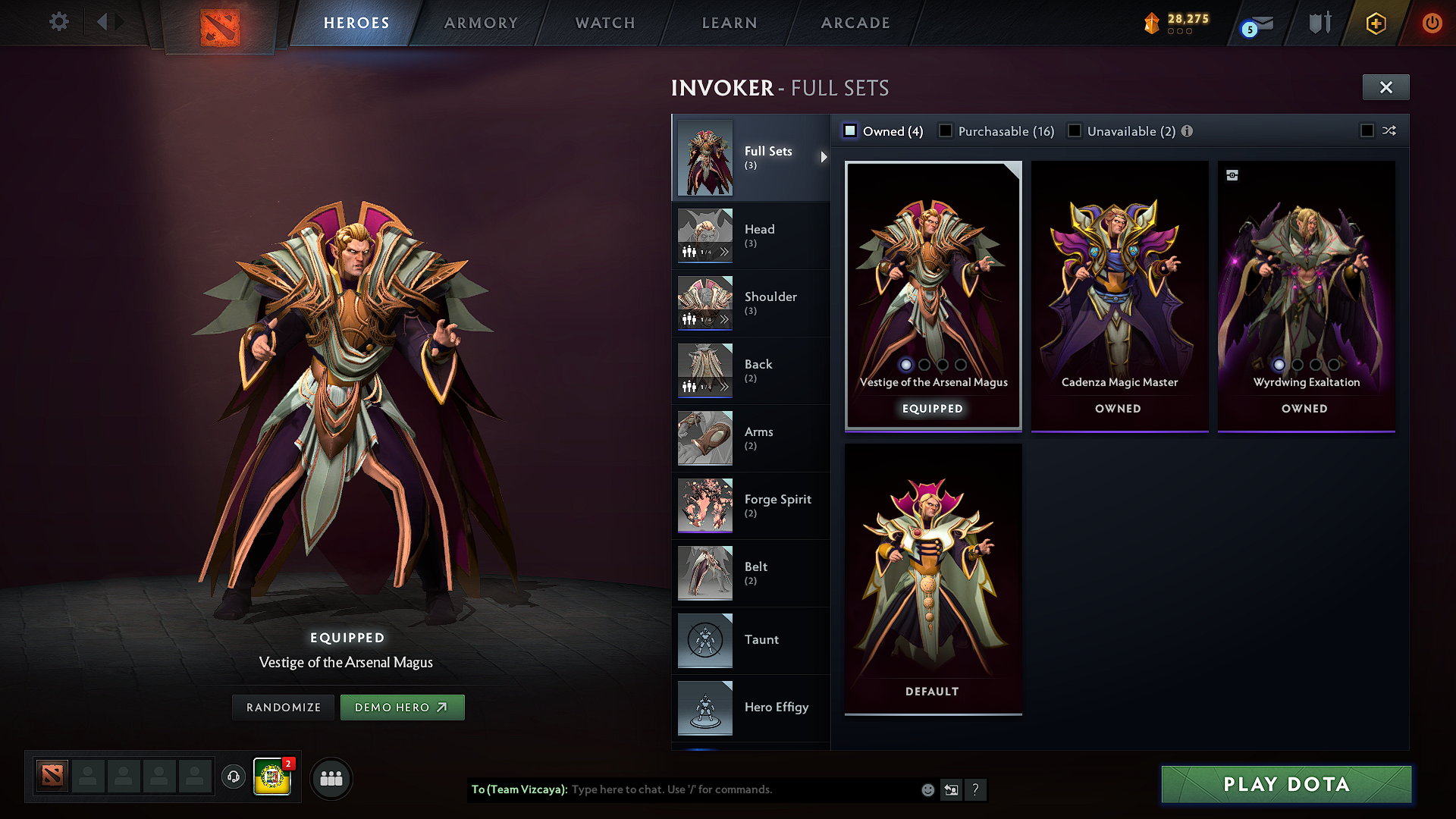The image size is (1456, 819).
Task: Enable the Purchasable (16) filter checkbox
Action: [x=945, y=130]
